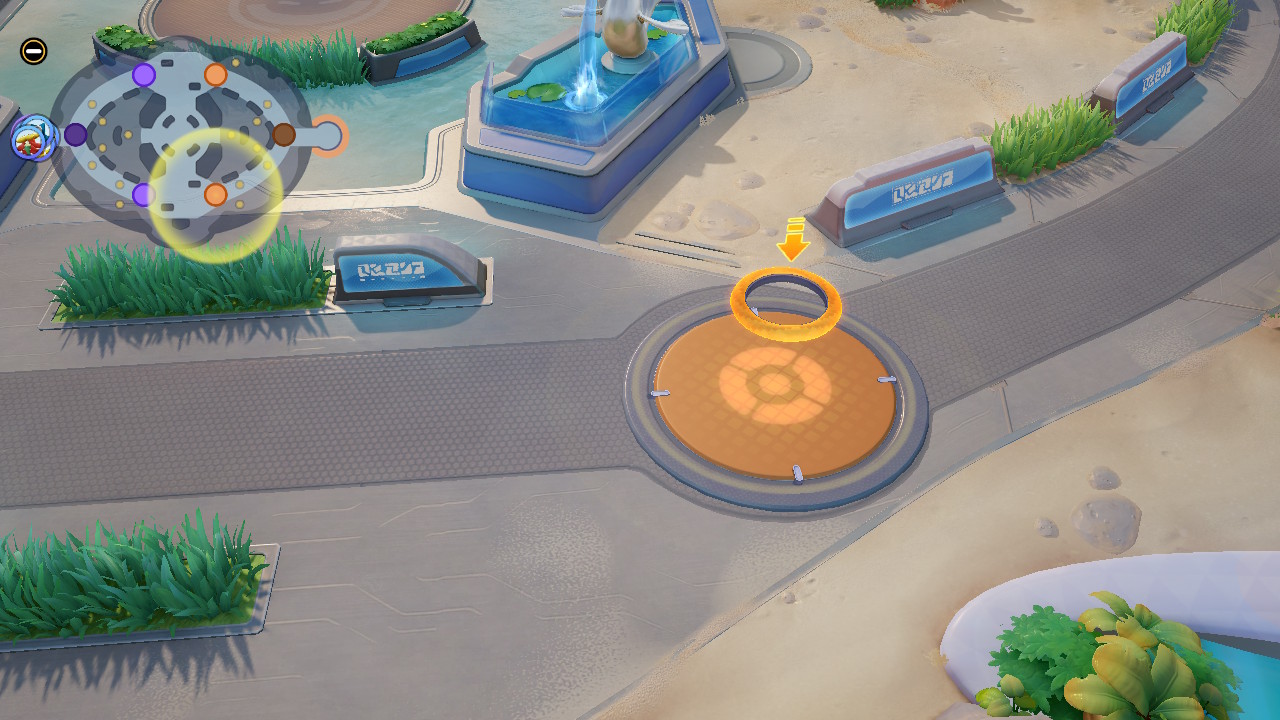Click the minus button above the minimap

tap(33, 50)
